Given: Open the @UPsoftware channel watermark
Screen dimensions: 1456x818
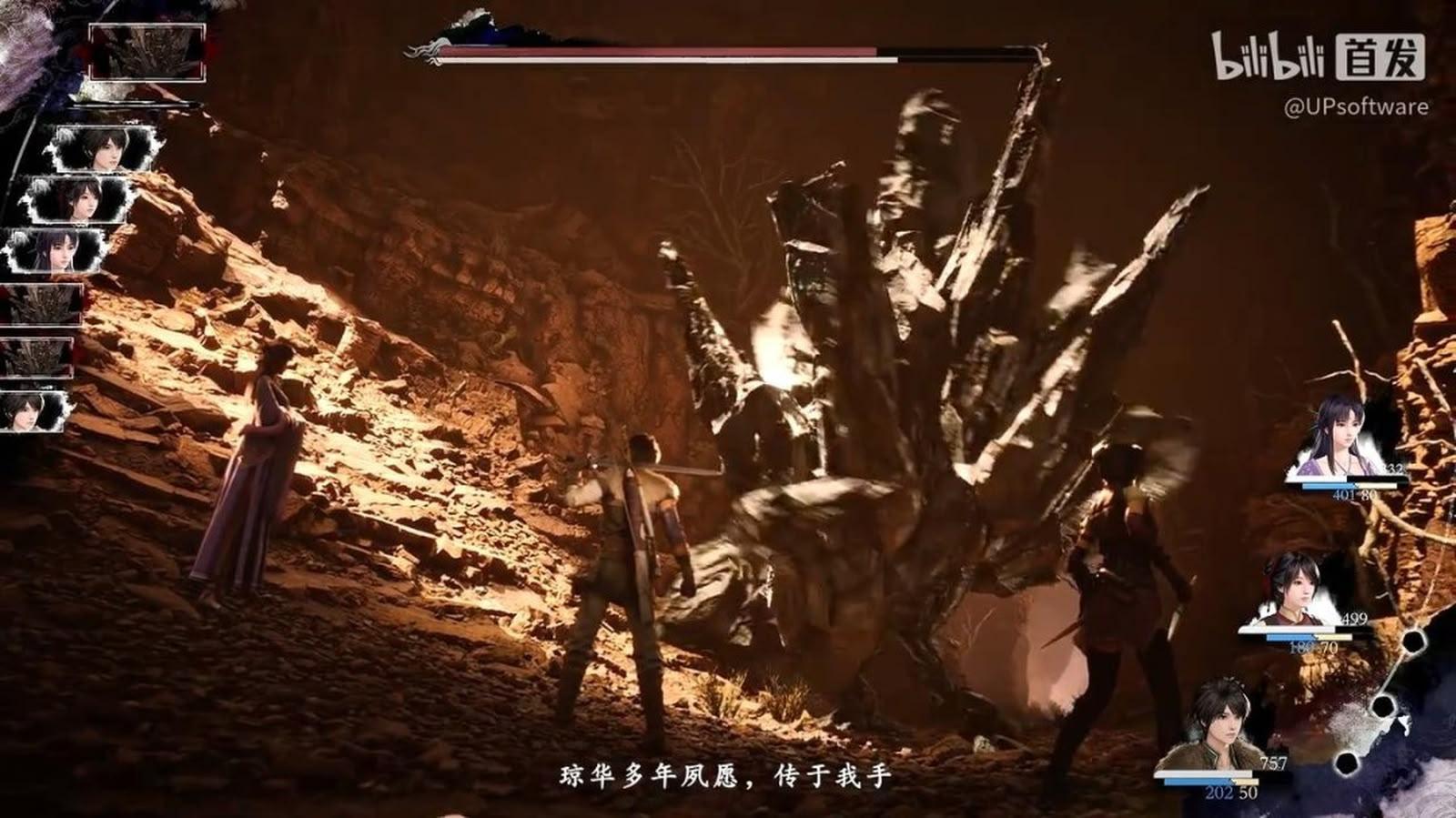Looking at the screenshot, I should coord(1355,106).
